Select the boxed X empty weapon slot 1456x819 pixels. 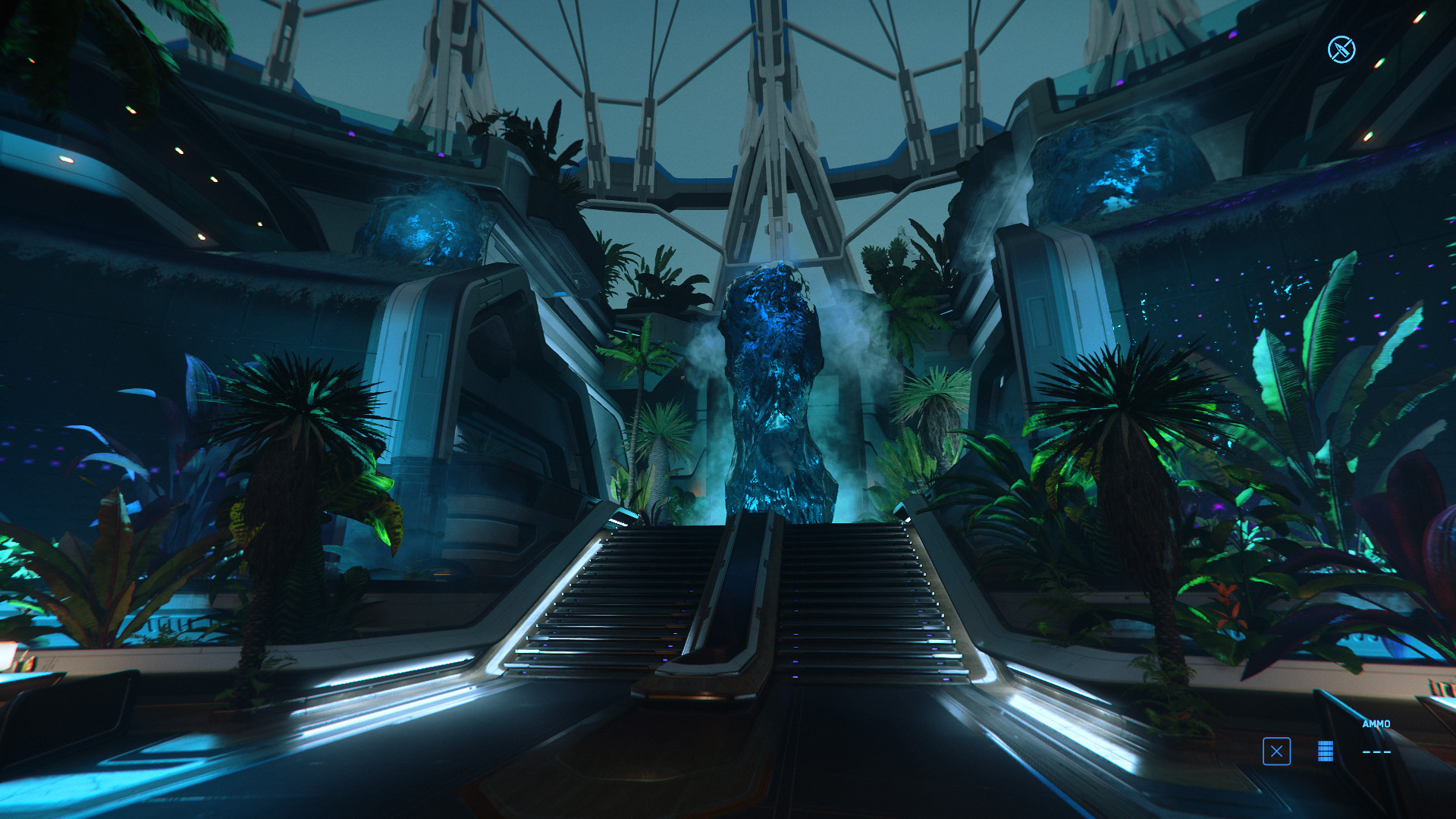[x=1276, y=752]
